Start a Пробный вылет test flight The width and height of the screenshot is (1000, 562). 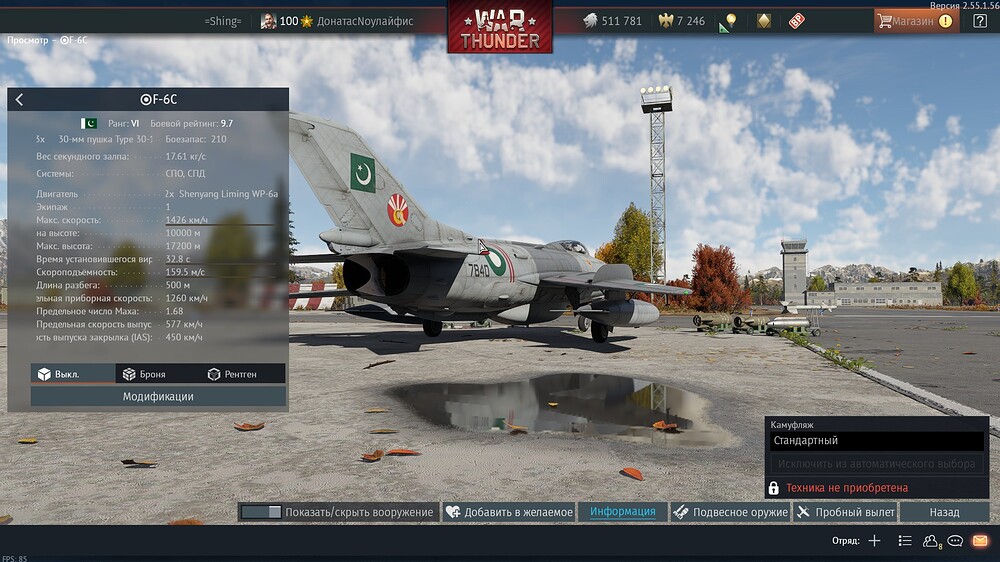tap(845, 512)
